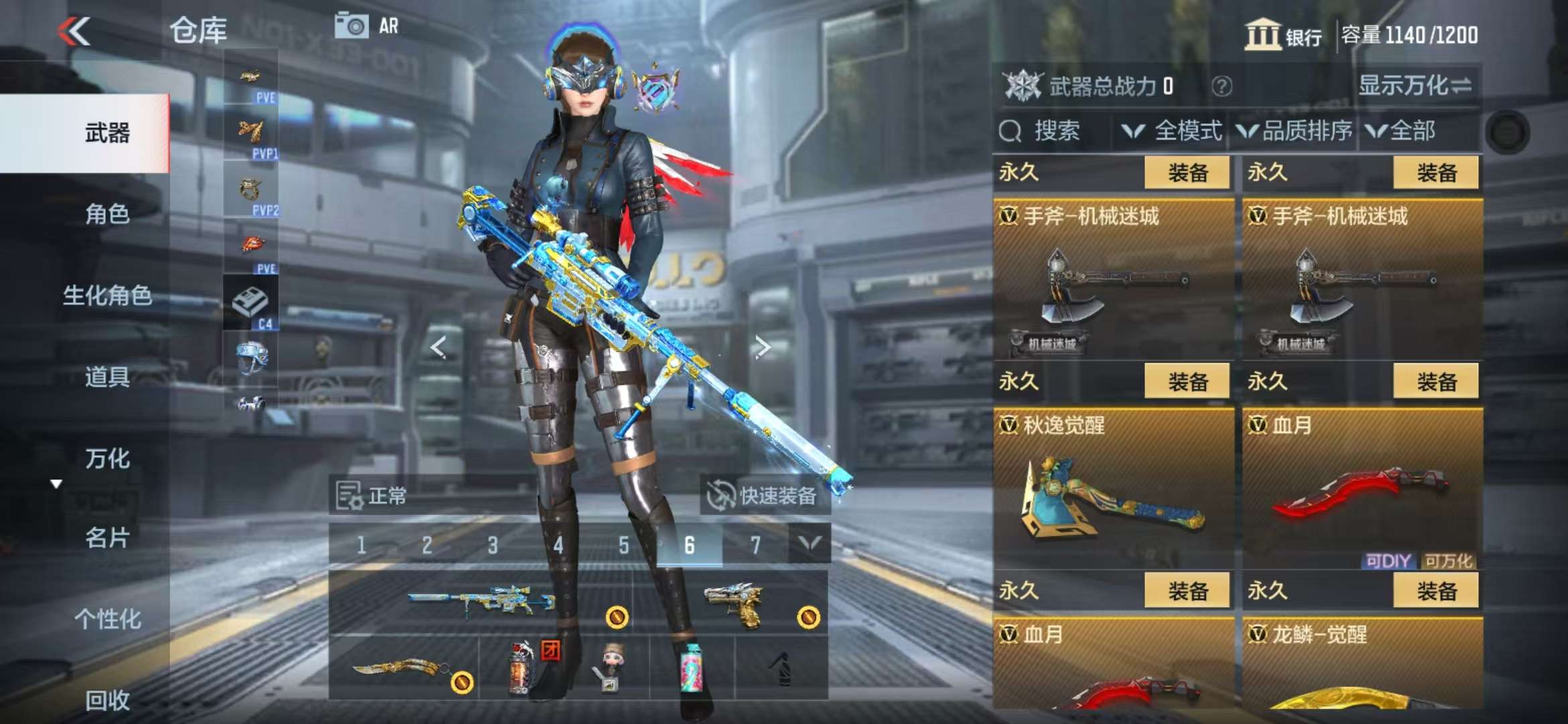This screenshot has width=1568, height=724.
Task: Open the 生化角色 tab
Action: [107, 295]
